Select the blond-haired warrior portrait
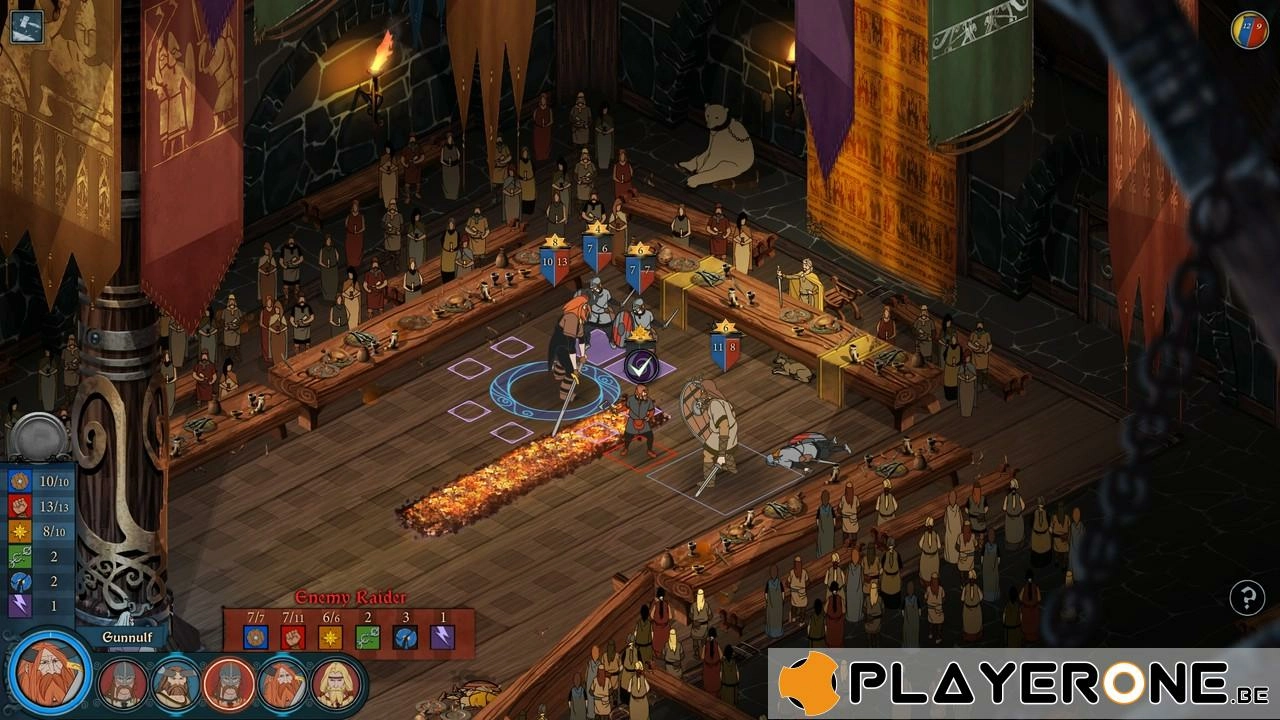The height and width of the screenshot is (720, 1280). tap(336, 684)
